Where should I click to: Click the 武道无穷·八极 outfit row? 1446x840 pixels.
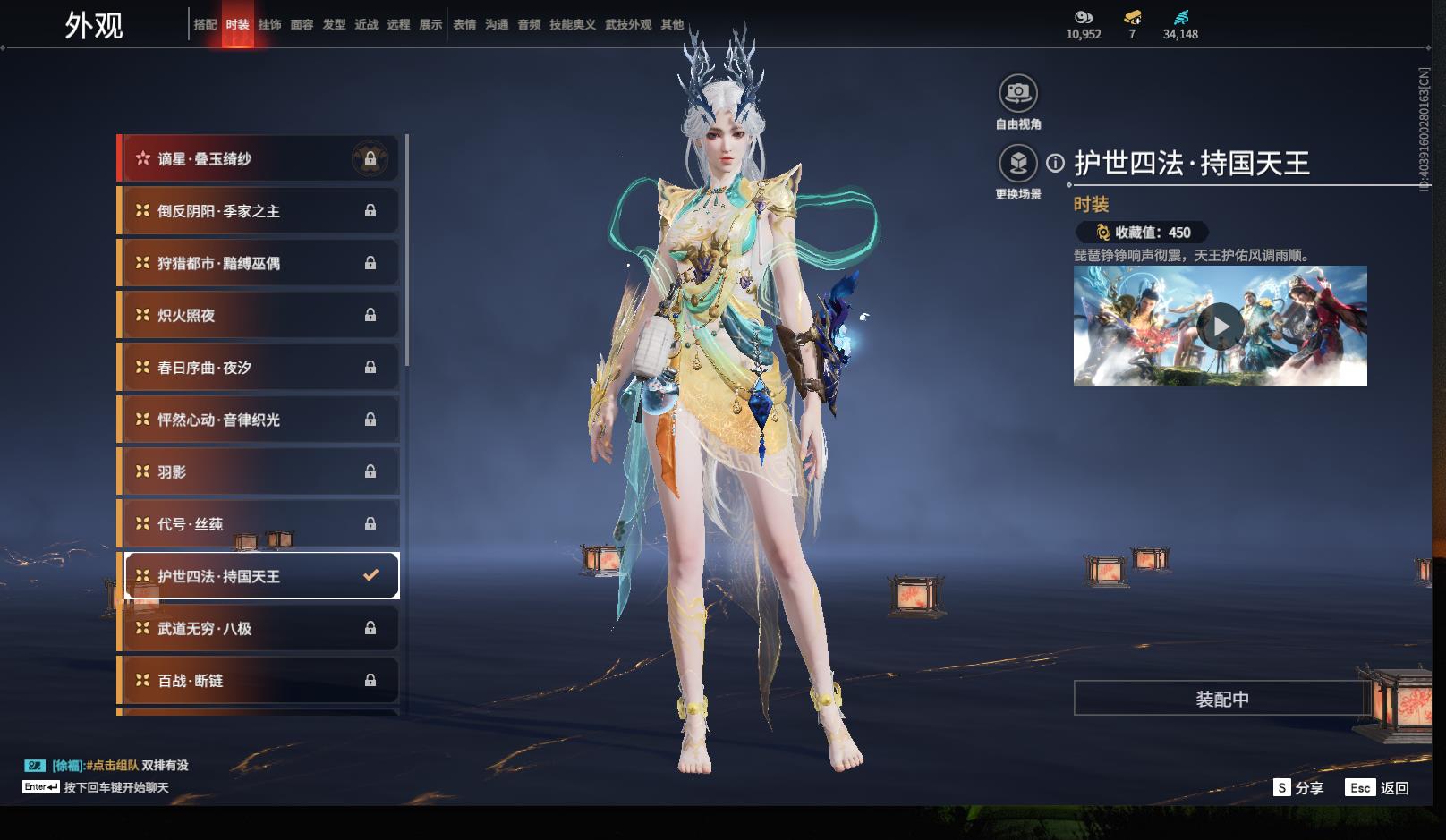(259, 629)
